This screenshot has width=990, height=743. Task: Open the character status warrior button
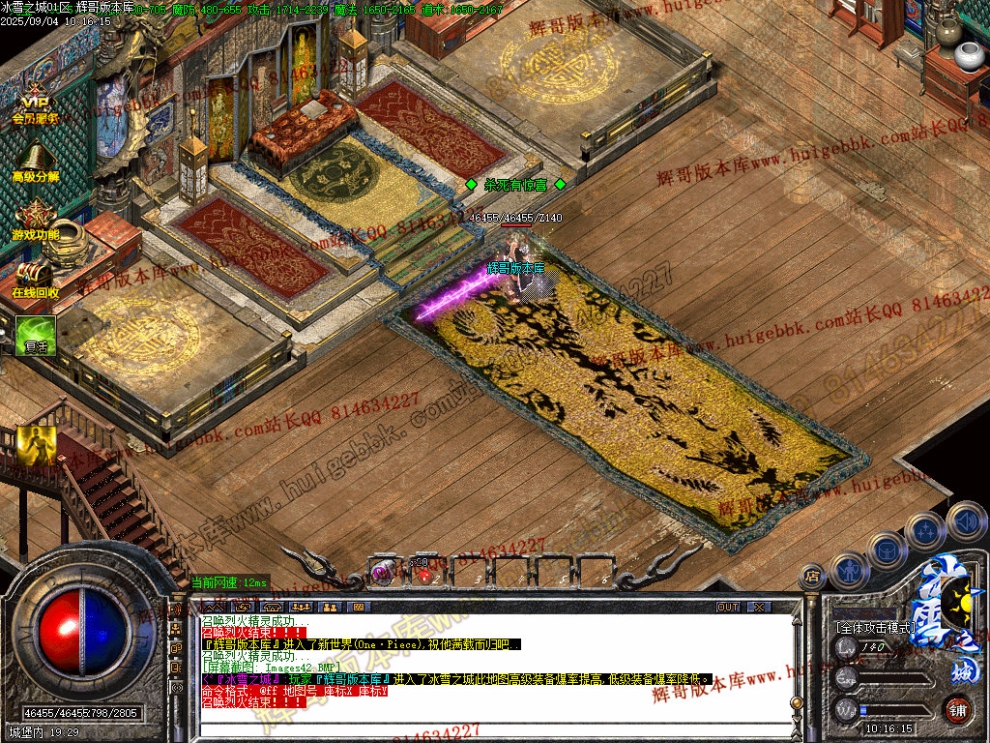(x=848, y=569)
